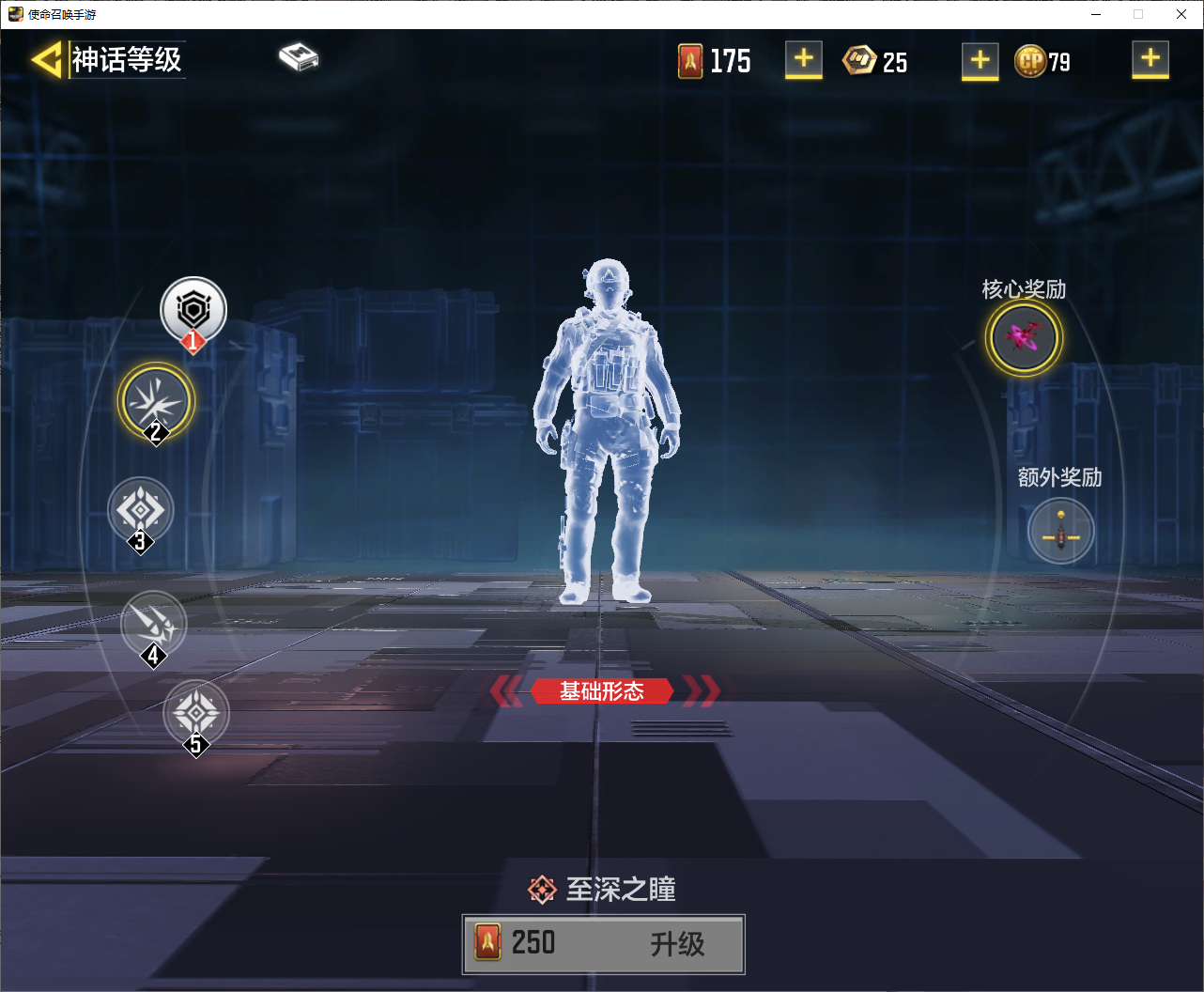Add more mythic cards next to 175
The height and width of the screenshot is (992, 1204).
click(x=803, y=59)
